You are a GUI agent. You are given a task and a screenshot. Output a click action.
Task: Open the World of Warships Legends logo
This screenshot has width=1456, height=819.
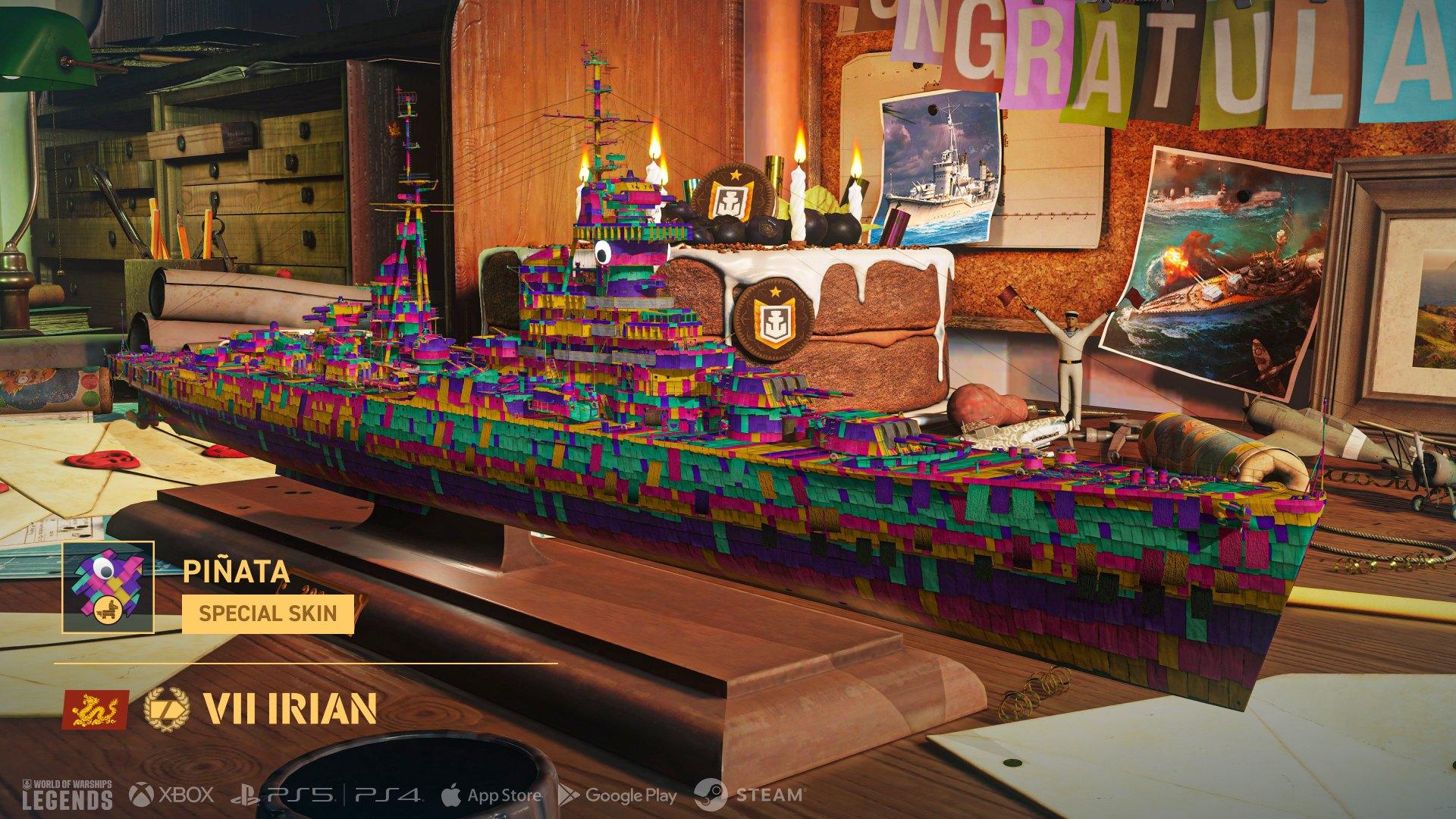[x=67, y=794]
